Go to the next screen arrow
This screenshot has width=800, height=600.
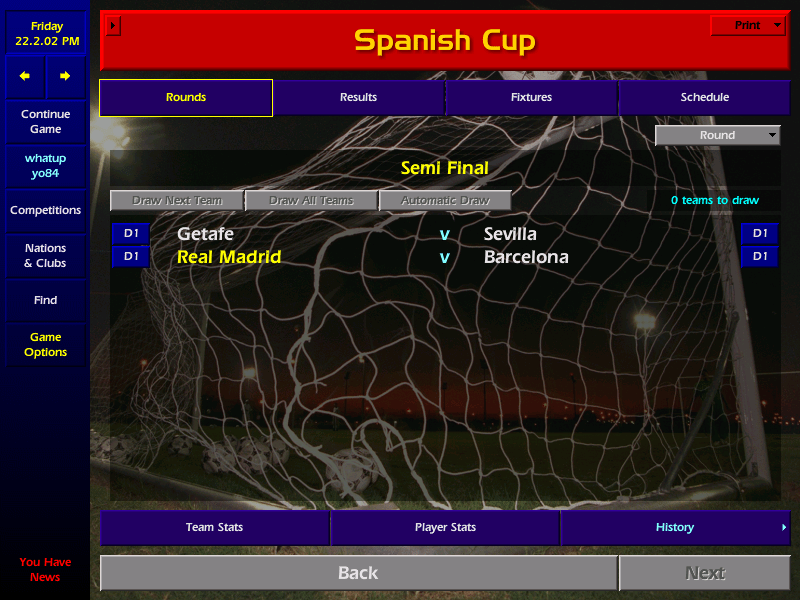(x=65, y=76)
